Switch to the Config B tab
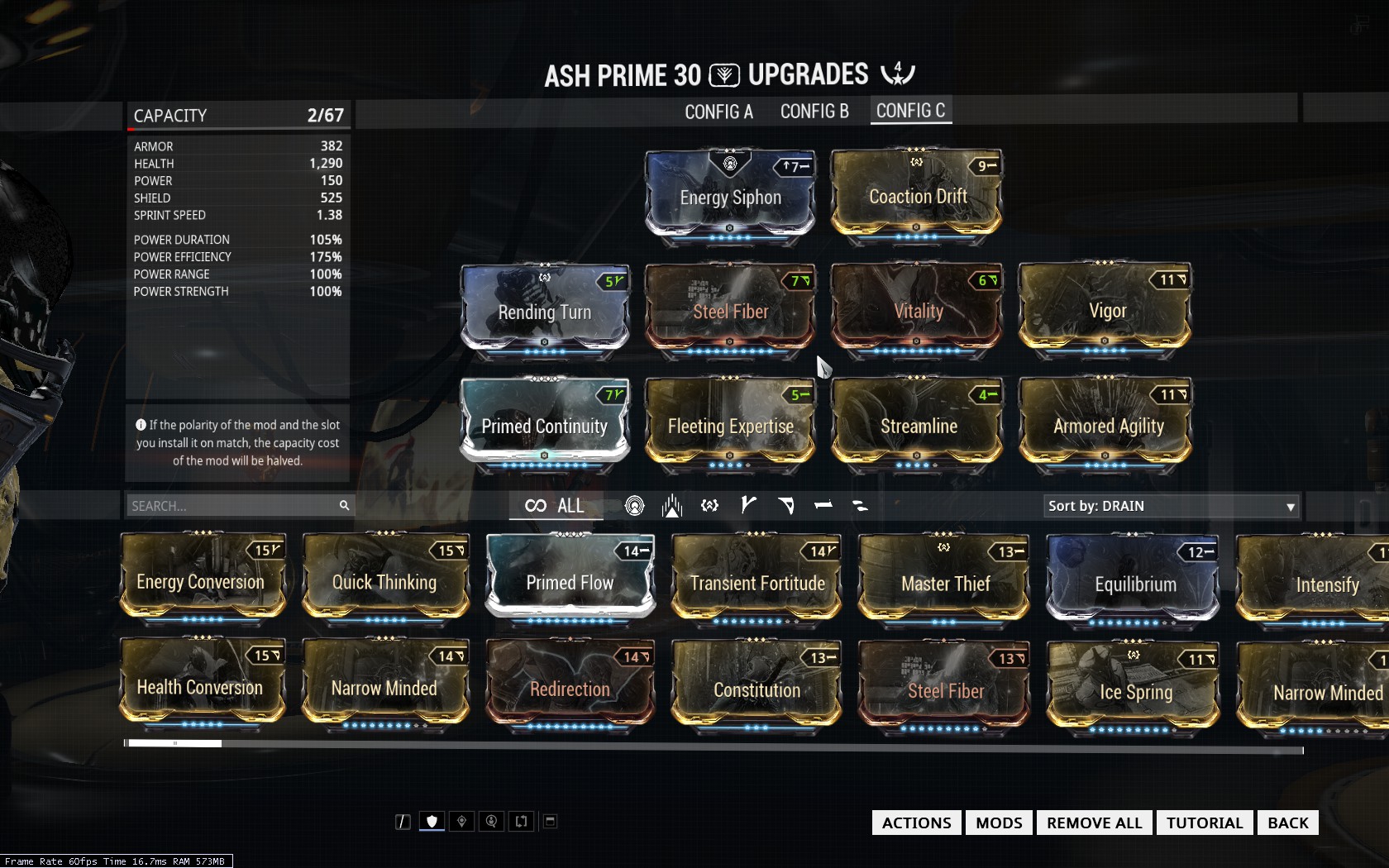Screen dimensions: 1389x868 814,112
